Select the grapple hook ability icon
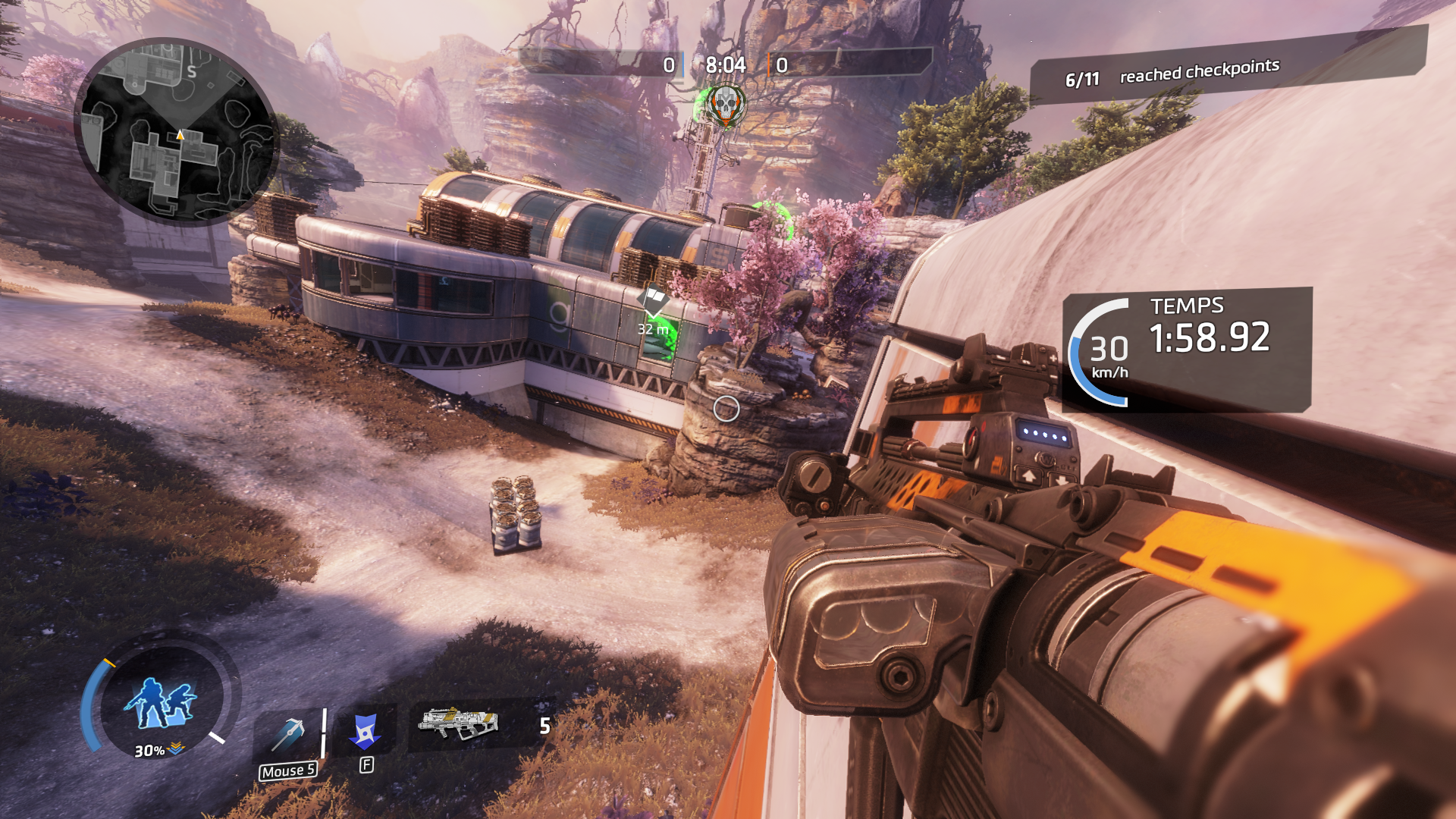This screenshot has width=1456, height=819. pyautogui.click(x=288, y=733)
